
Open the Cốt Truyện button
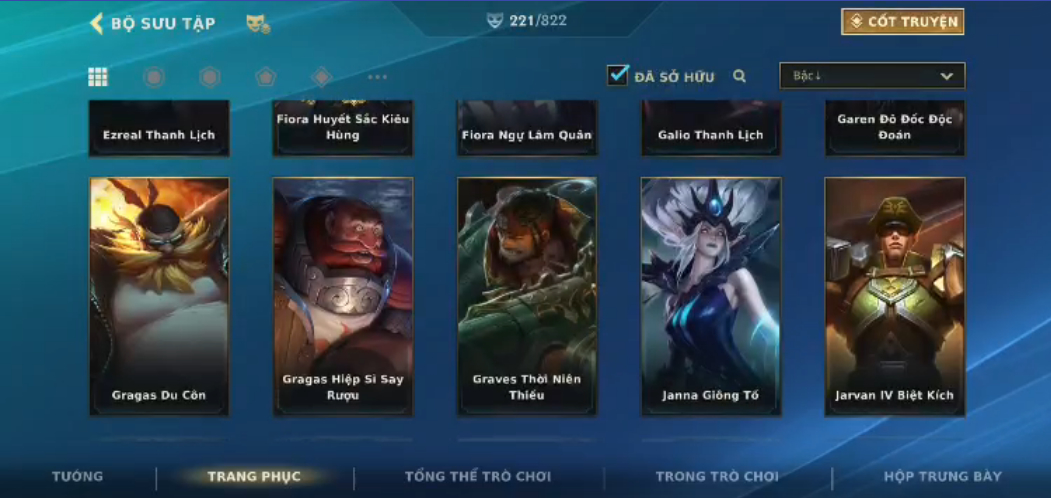tap(902, 22)
